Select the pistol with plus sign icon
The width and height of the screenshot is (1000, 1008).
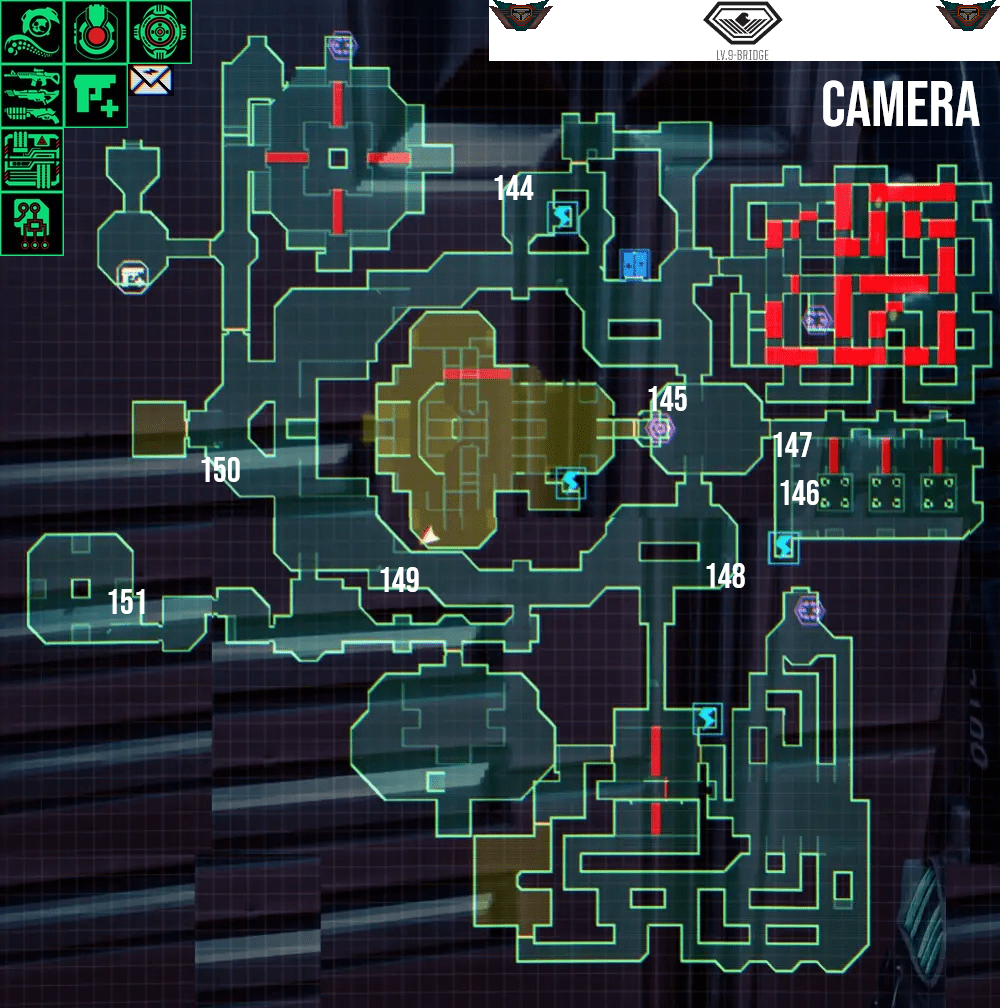[96, 95]
